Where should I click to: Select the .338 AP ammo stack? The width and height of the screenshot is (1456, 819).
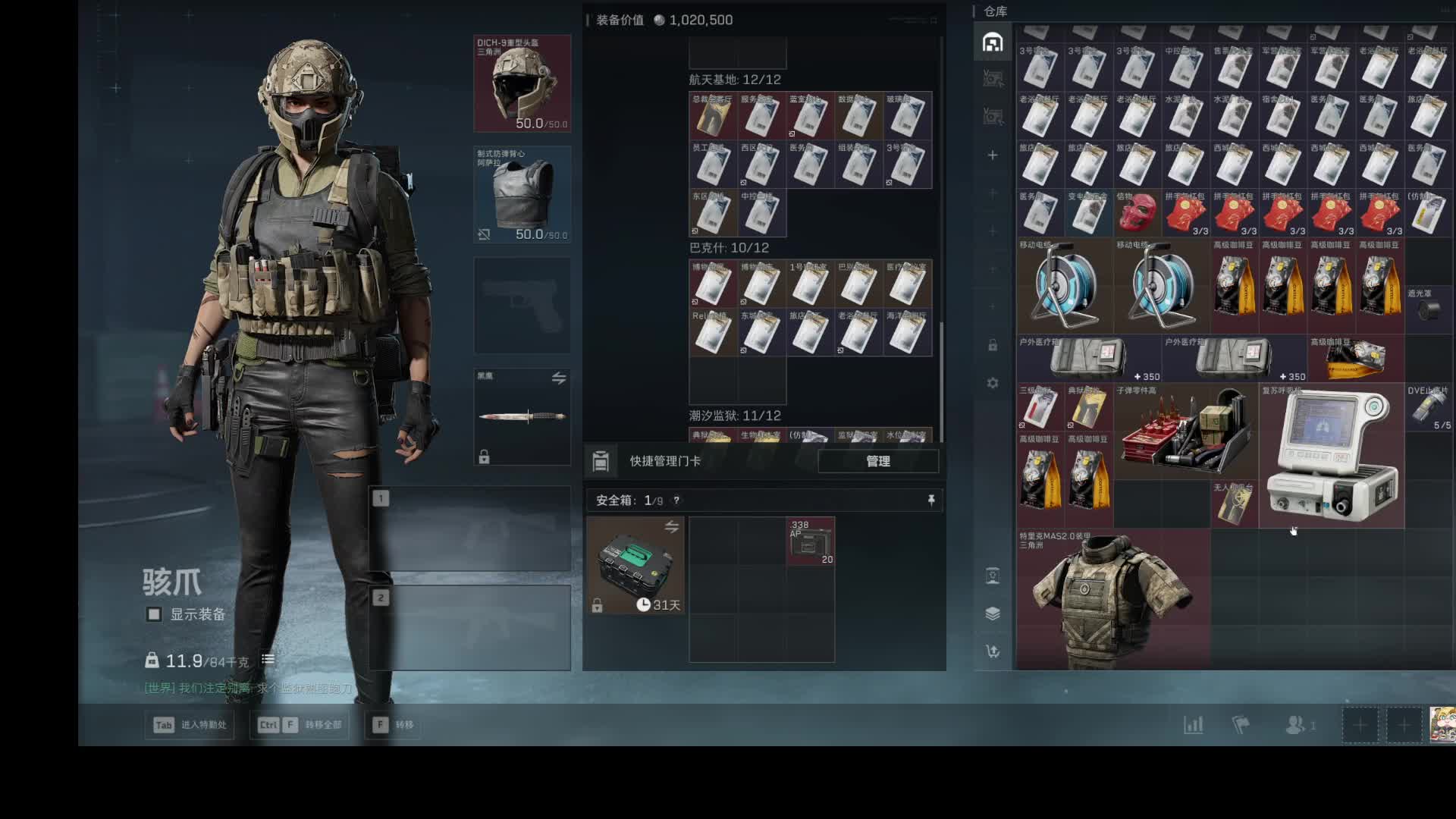[x=811, y=541]
